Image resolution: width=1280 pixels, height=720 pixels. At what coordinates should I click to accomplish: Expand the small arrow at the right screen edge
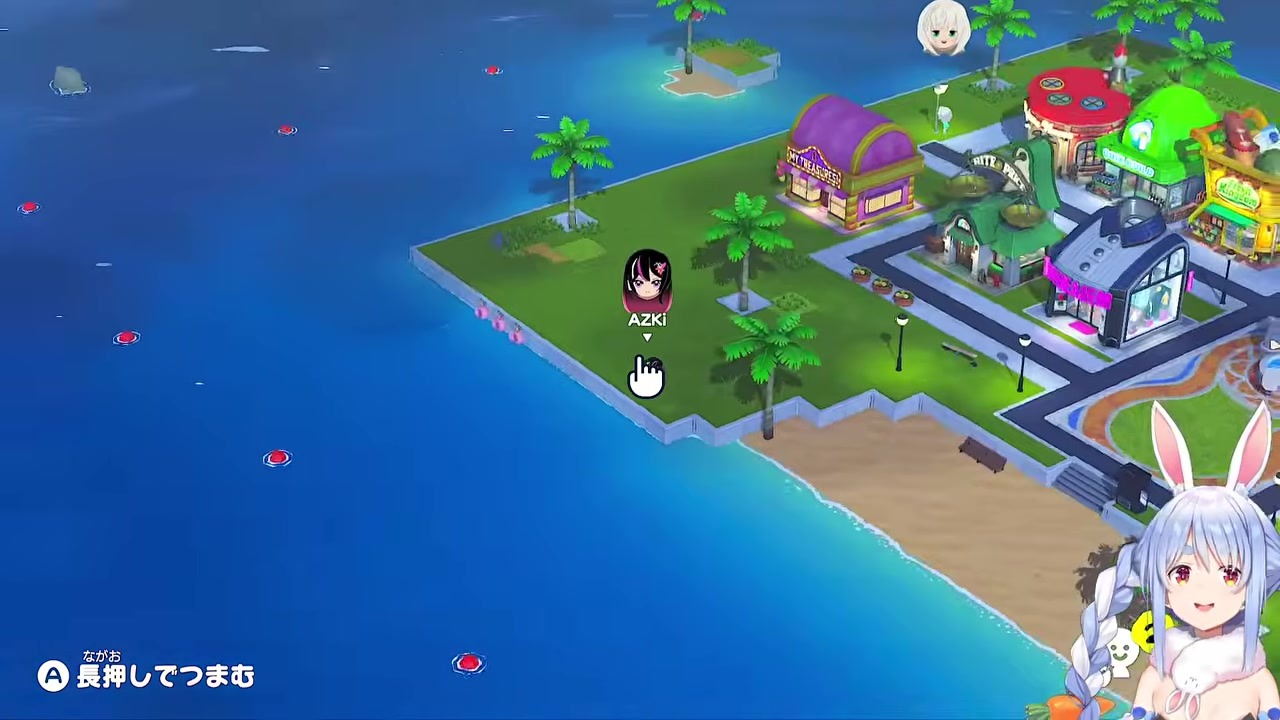[1273, 345]
